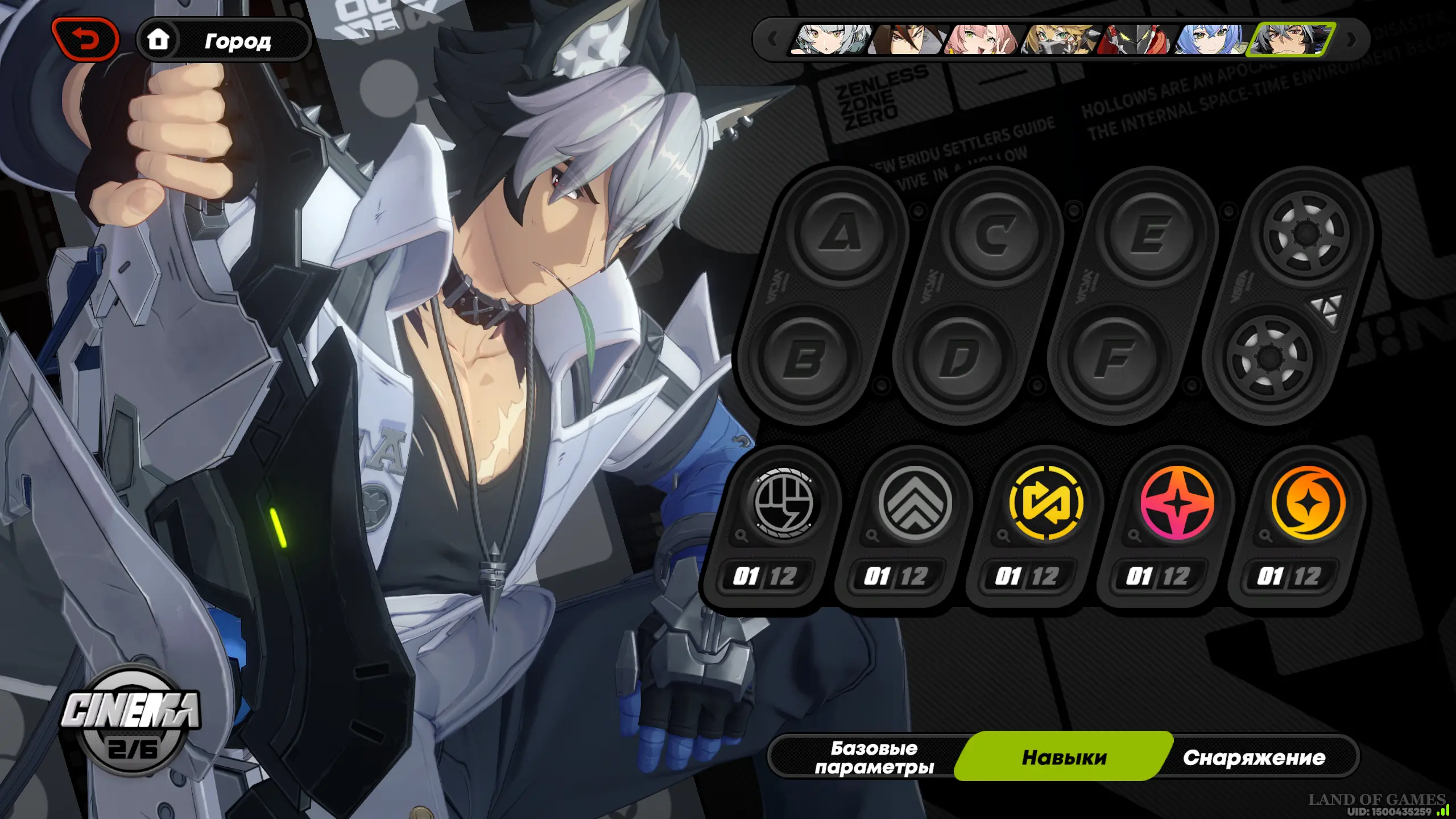The height and width of the screenshot is (819, 1456).
Task: Choose the pink special attack skill icon
Action: click(x=1177, y=503)
